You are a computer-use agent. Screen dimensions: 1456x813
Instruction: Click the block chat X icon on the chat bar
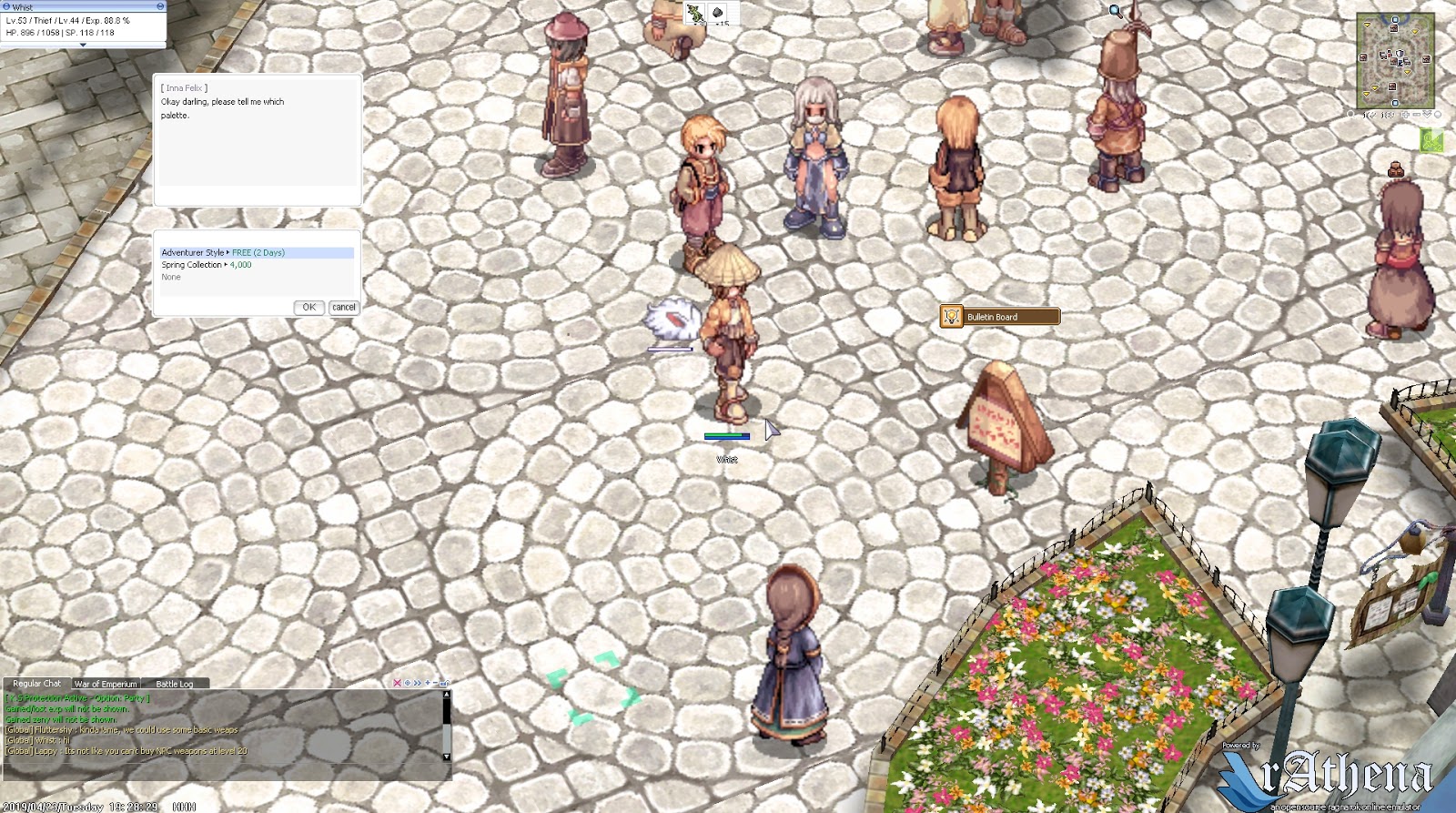pos(398,683)
